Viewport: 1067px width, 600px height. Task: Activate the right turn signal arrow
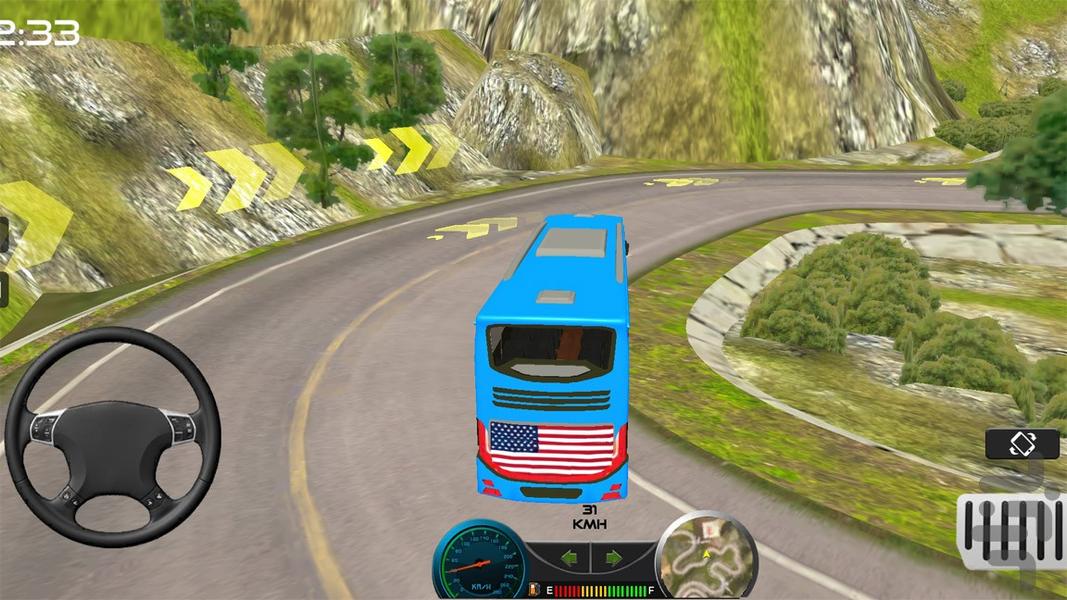(614, 557)
